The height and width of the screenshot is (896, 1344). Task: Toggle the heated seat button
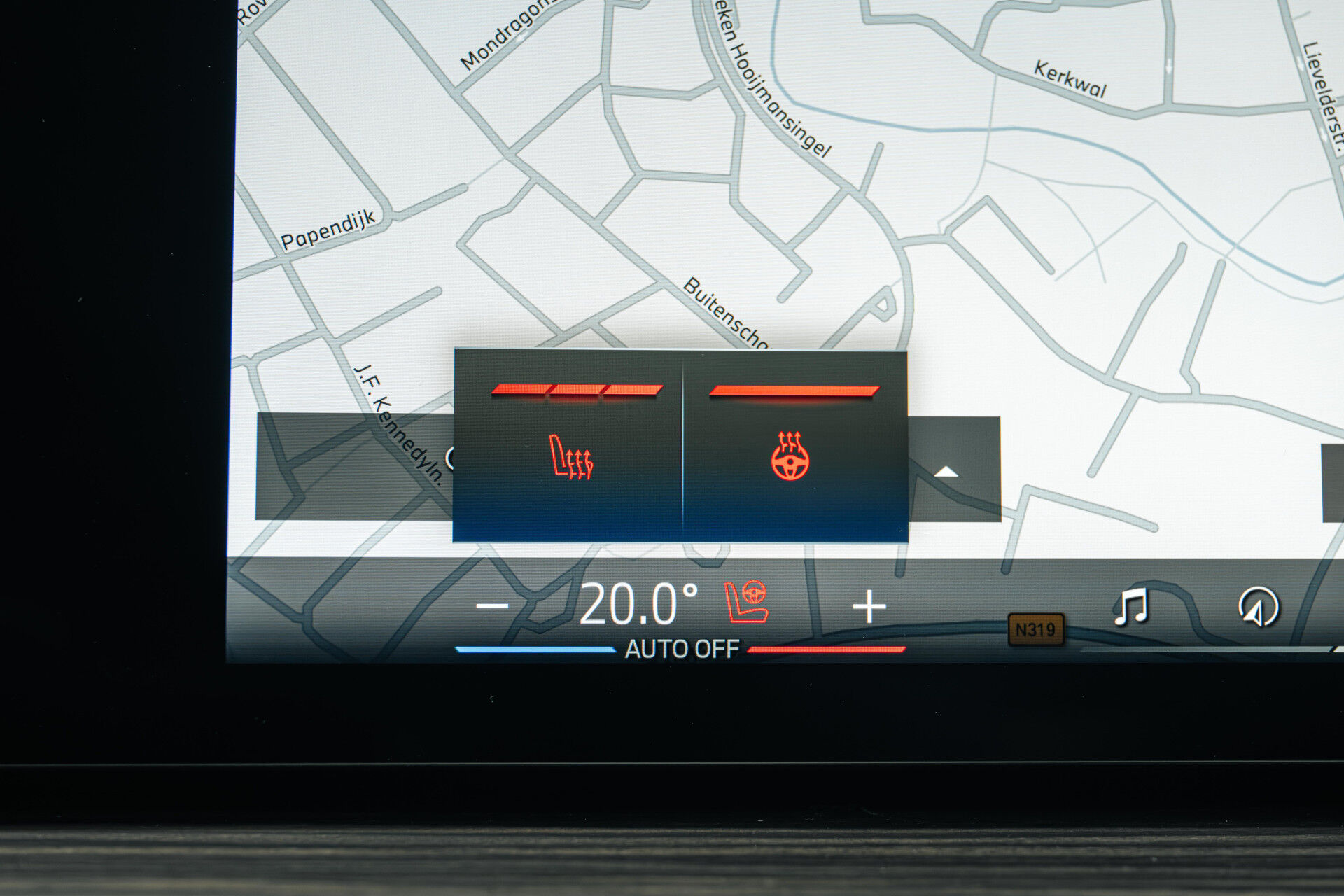pyautogui.click(x=570, y=456)
